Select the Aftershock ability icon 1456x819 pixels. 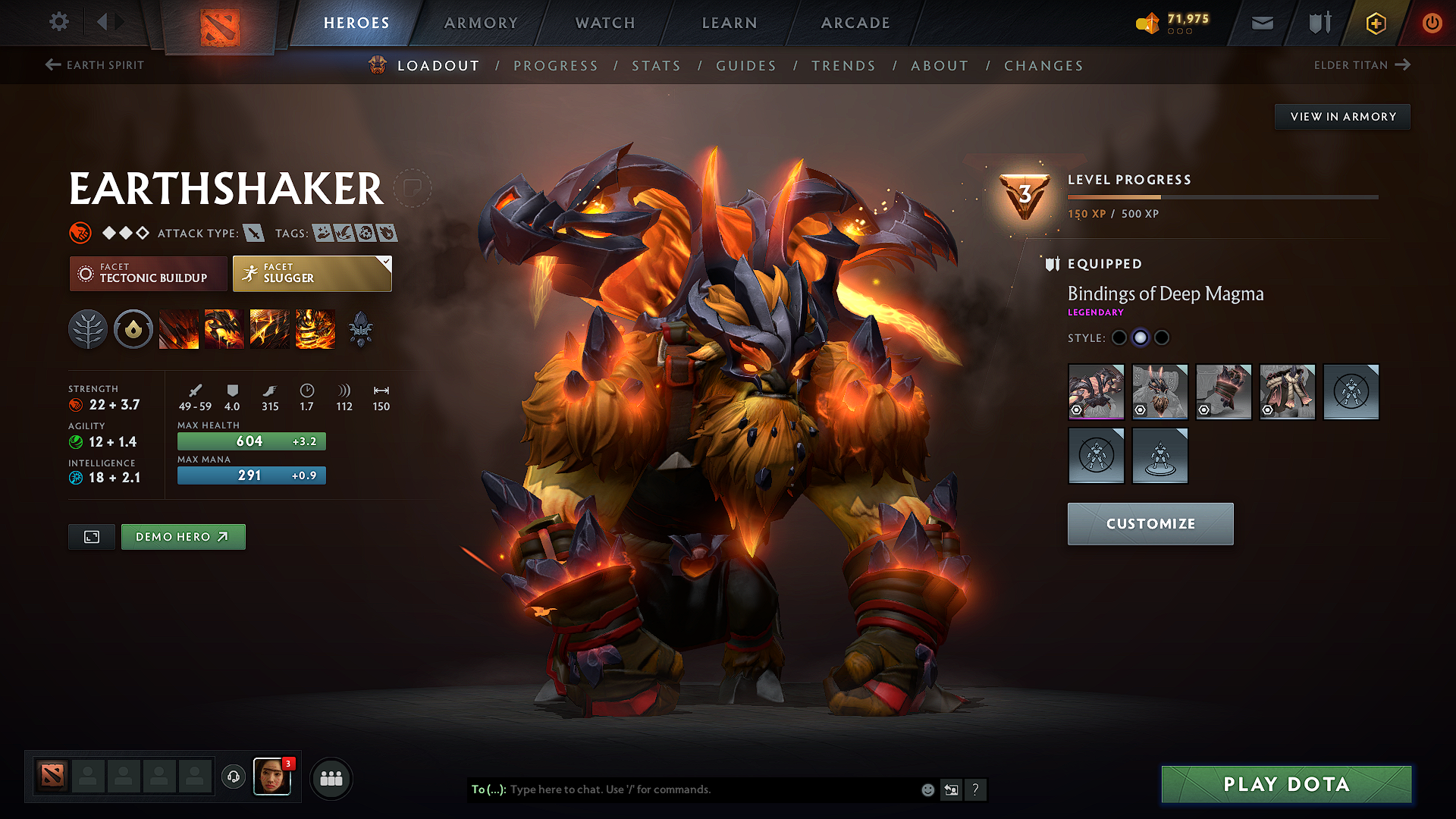click(x=269, y=329)
